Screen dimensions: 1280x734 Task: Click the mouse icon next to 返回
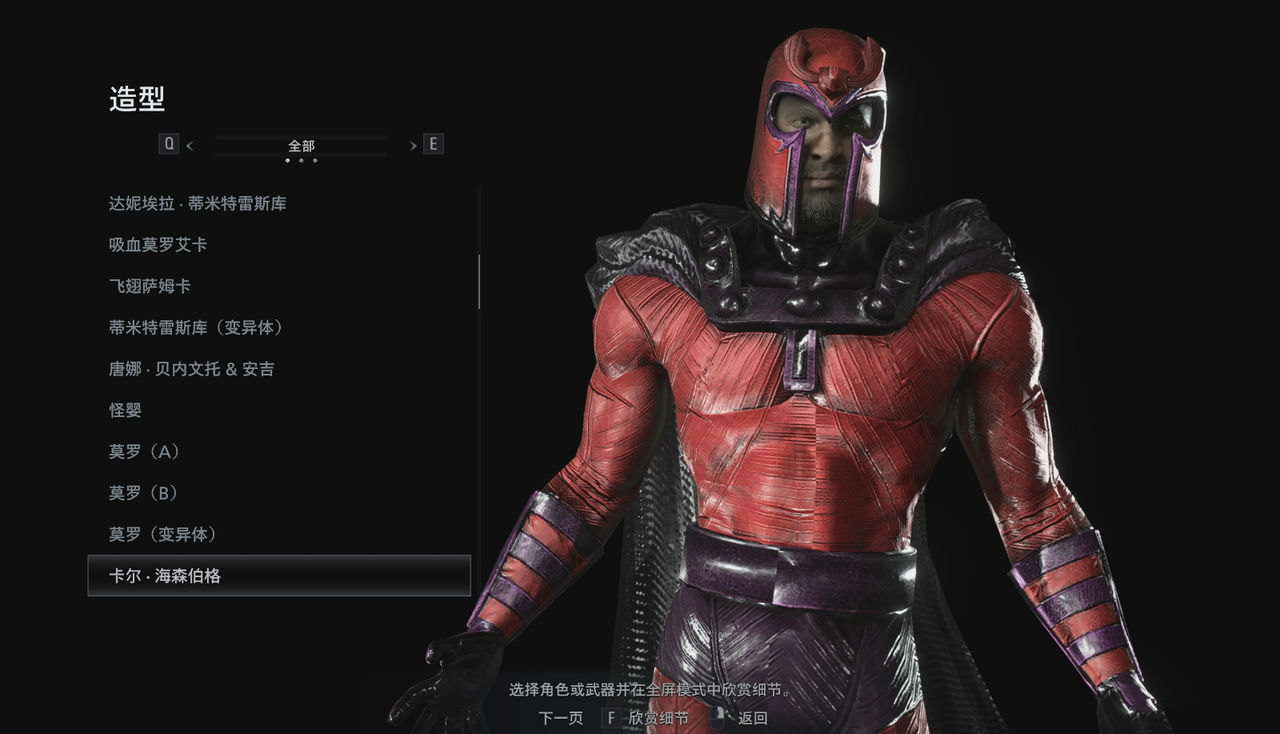[x=719, y=716]
